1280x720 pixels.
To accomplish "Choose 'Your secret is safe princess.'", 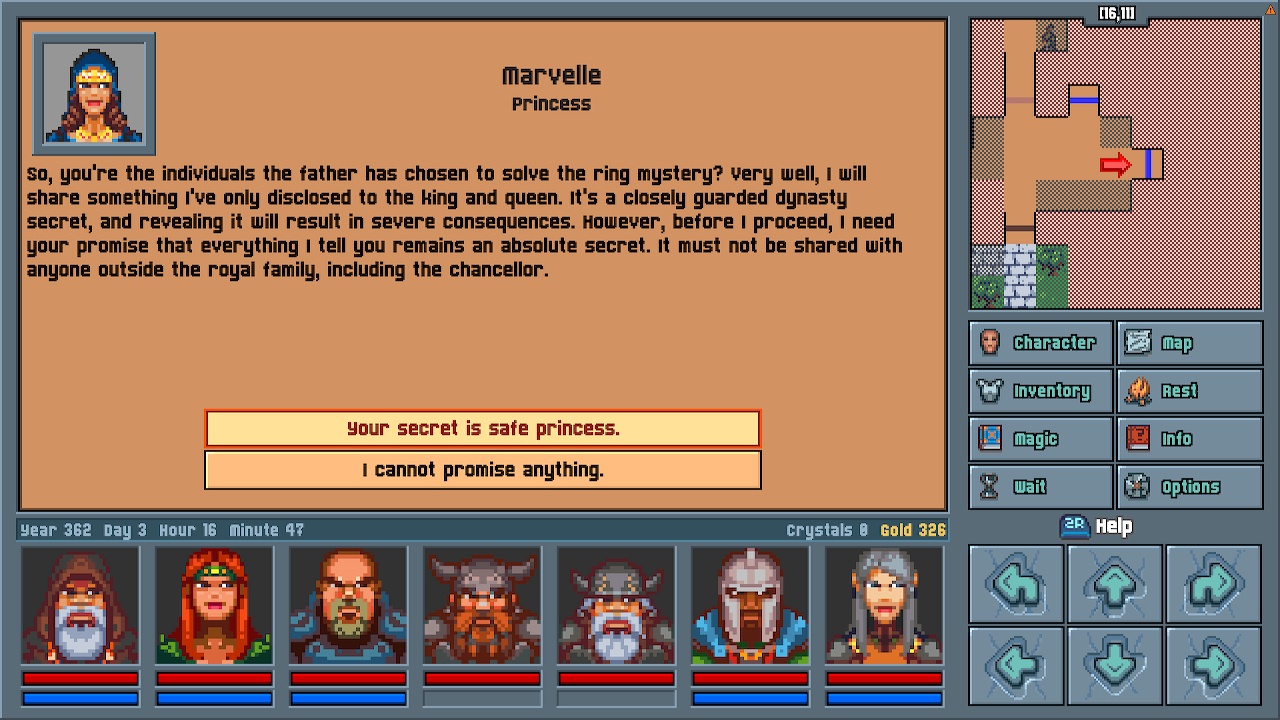I will [482, 428].
